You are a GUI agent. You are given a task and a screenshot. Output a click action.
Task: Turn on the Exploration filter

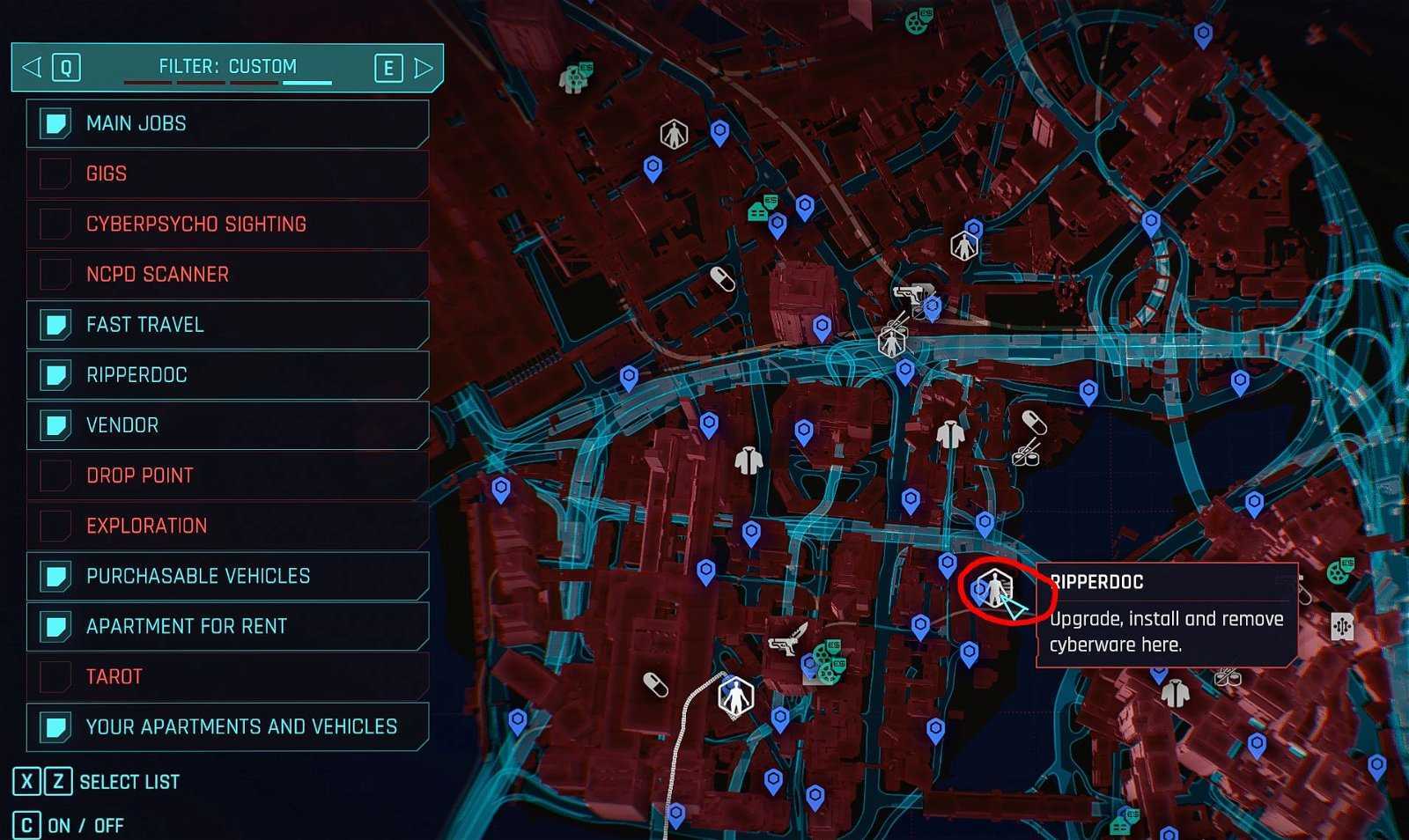click(x=55, y=526)
